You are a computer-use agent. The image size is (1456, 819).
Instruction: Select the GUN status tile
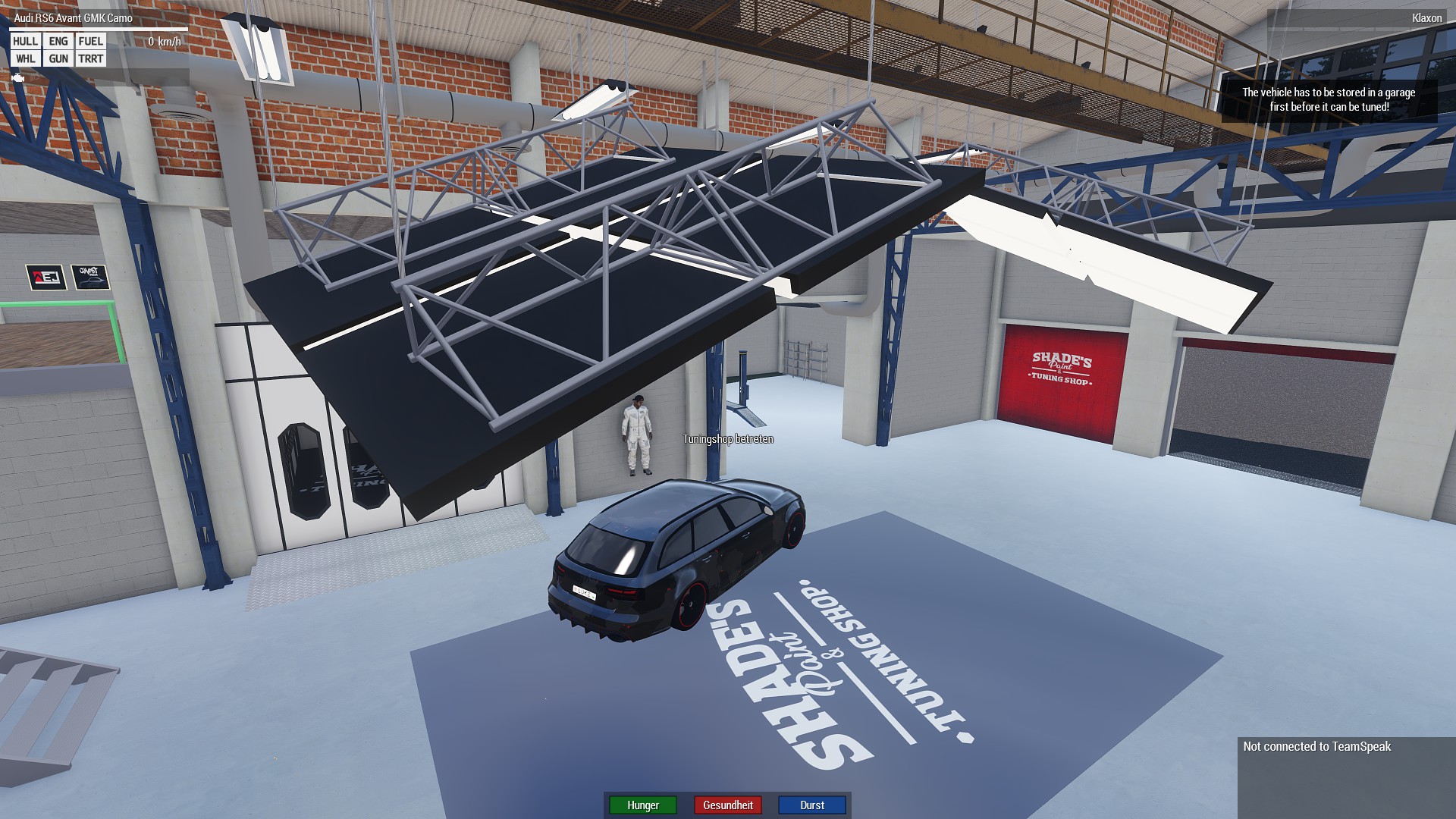coord(58,58)
